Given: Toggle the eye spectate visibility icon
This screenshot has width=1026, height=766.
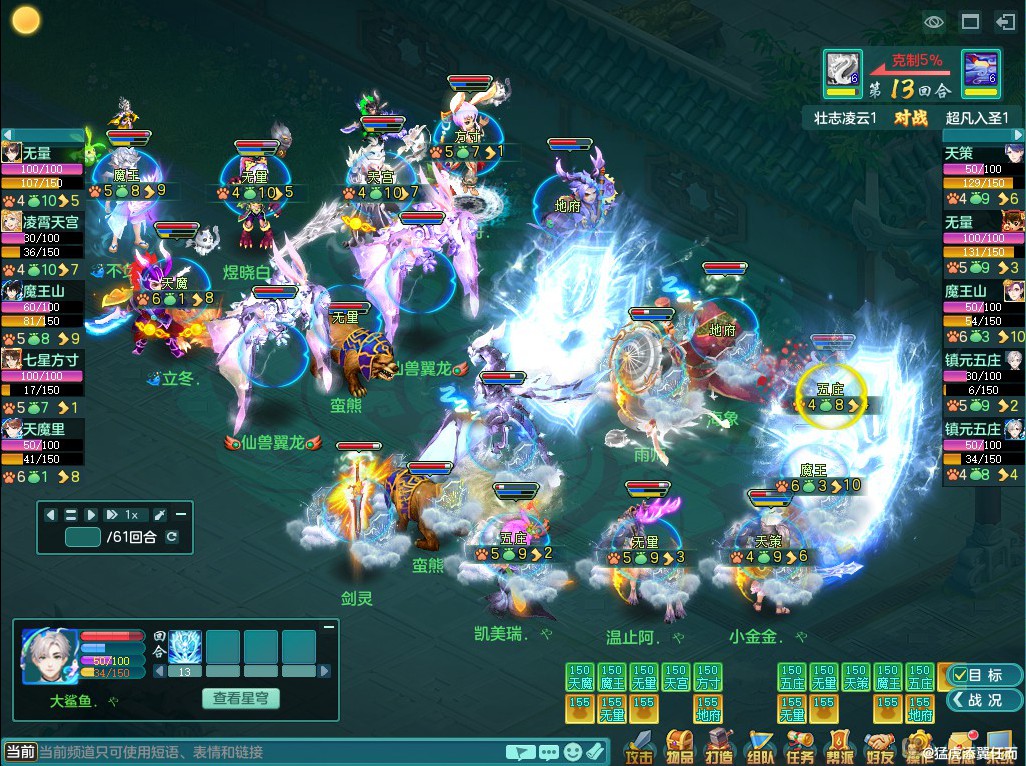Looking at the screenshot, I should tap(934, 21).
